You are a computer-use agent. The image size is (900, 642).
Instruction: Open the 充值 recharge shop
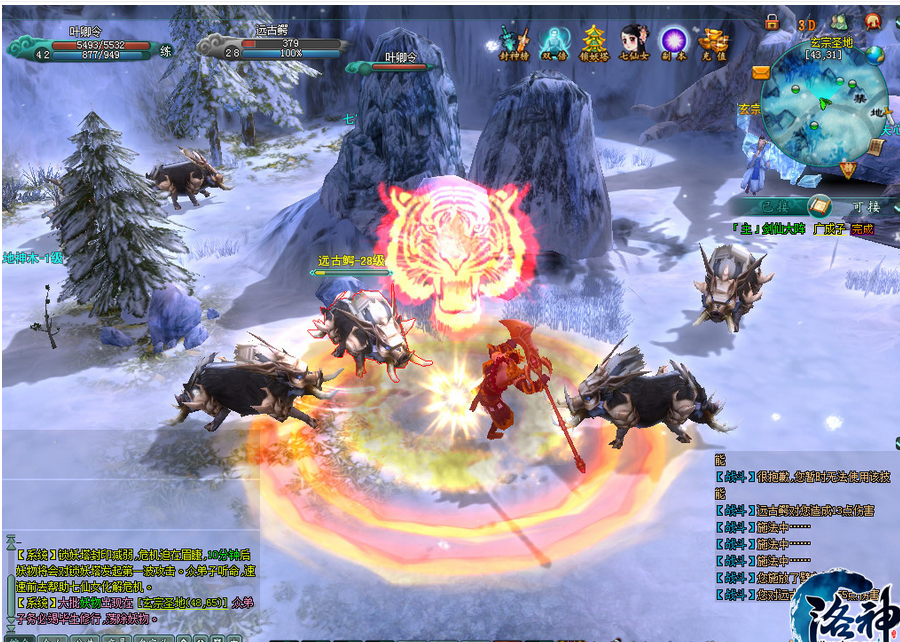pyautogui.click(x=712, y=43)
